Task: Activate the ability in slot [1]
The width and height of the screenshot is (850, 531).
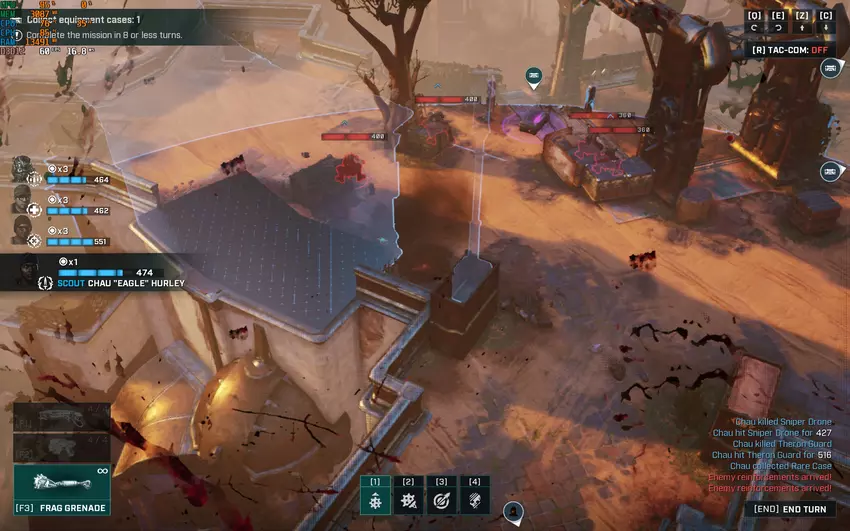Action: (375, 495)
